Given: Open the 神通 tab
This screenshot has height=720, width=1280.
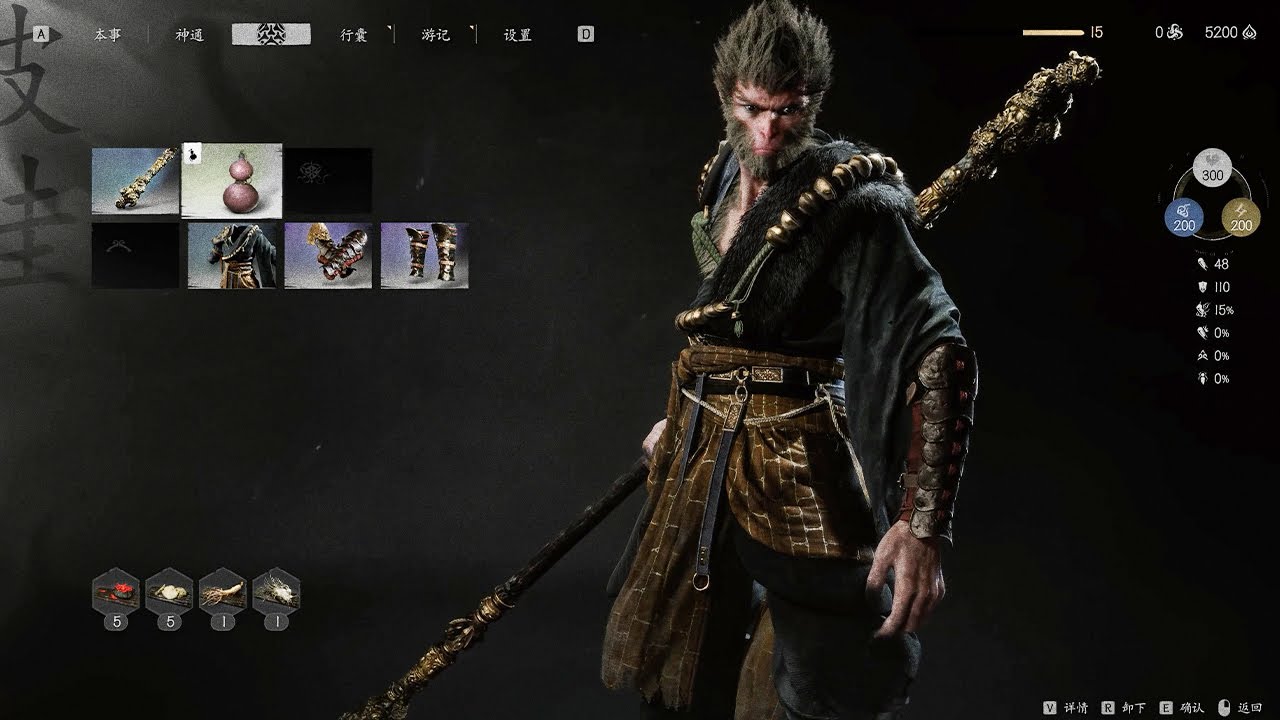Looking at the screenshot, I should [189, 35].
